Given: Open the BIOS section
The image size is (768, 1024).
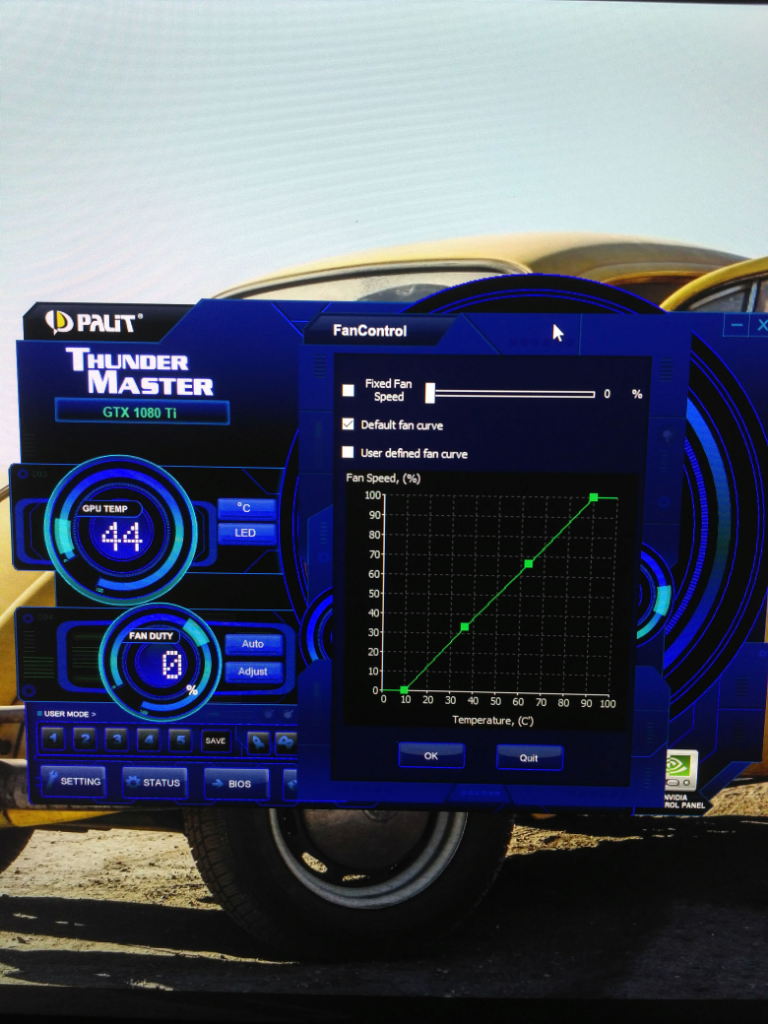Looking at the screenshot, I should (236, 784).
